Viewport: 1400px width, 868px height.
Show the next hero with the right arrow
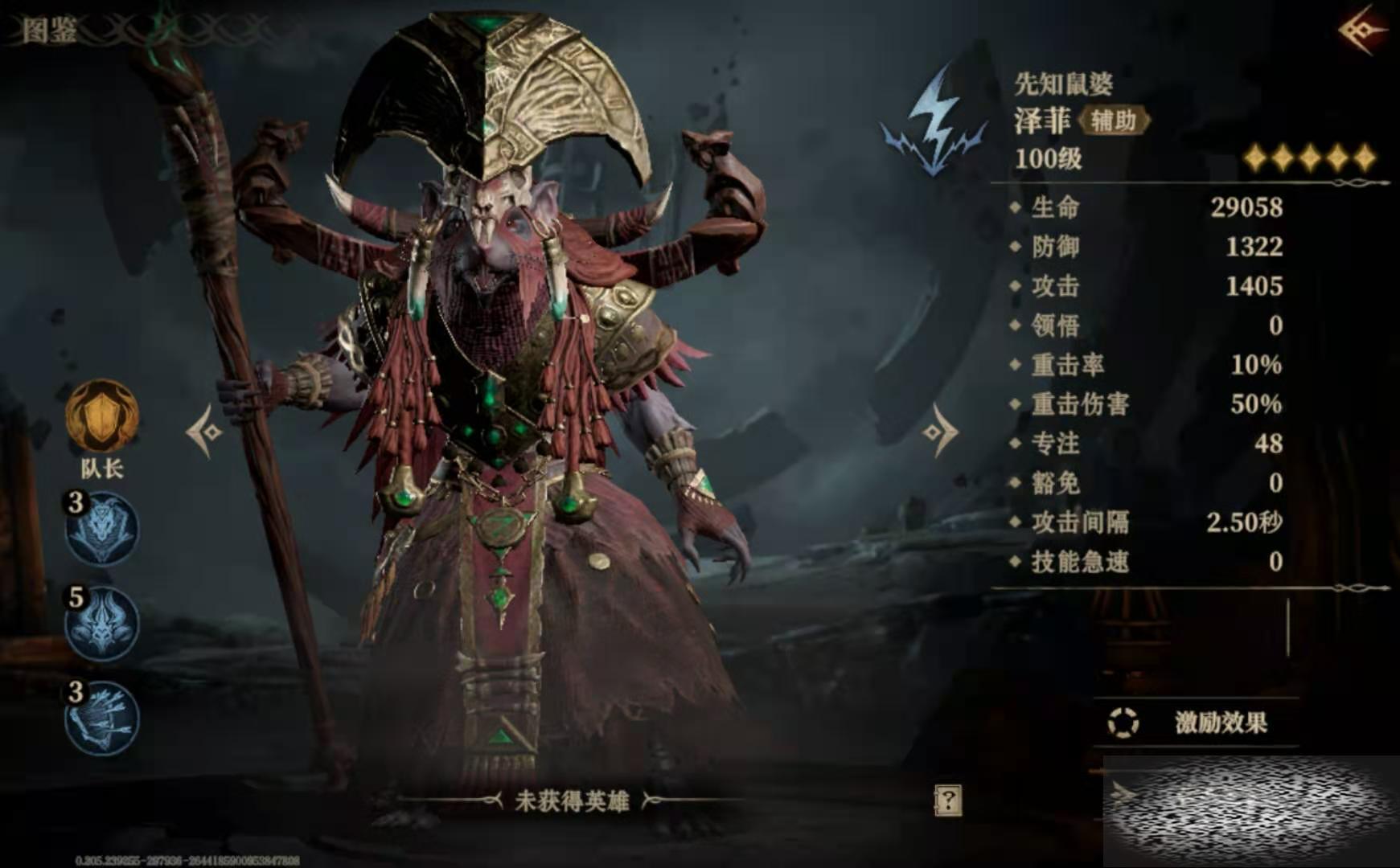click(x=939, y=432)
